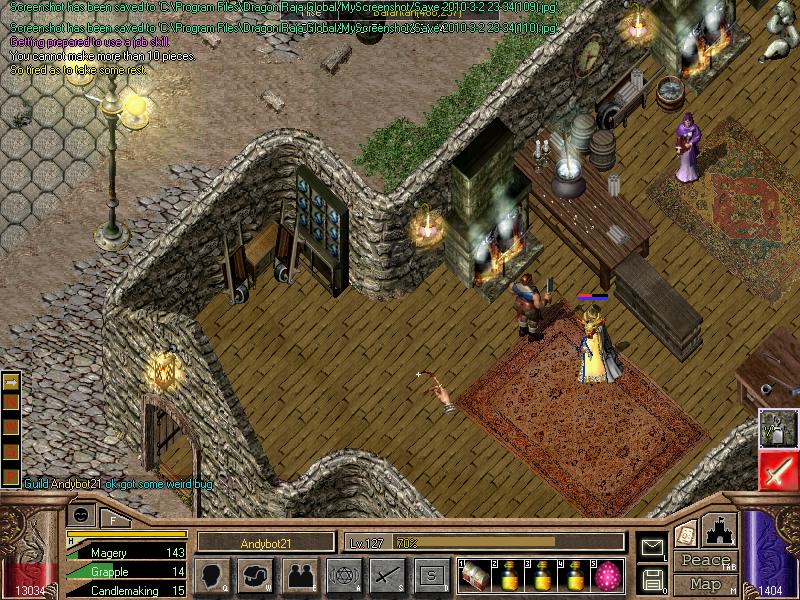Activate the red sword attack icon
The width and height of the screenshot is (800, 600).
[777, 469]
